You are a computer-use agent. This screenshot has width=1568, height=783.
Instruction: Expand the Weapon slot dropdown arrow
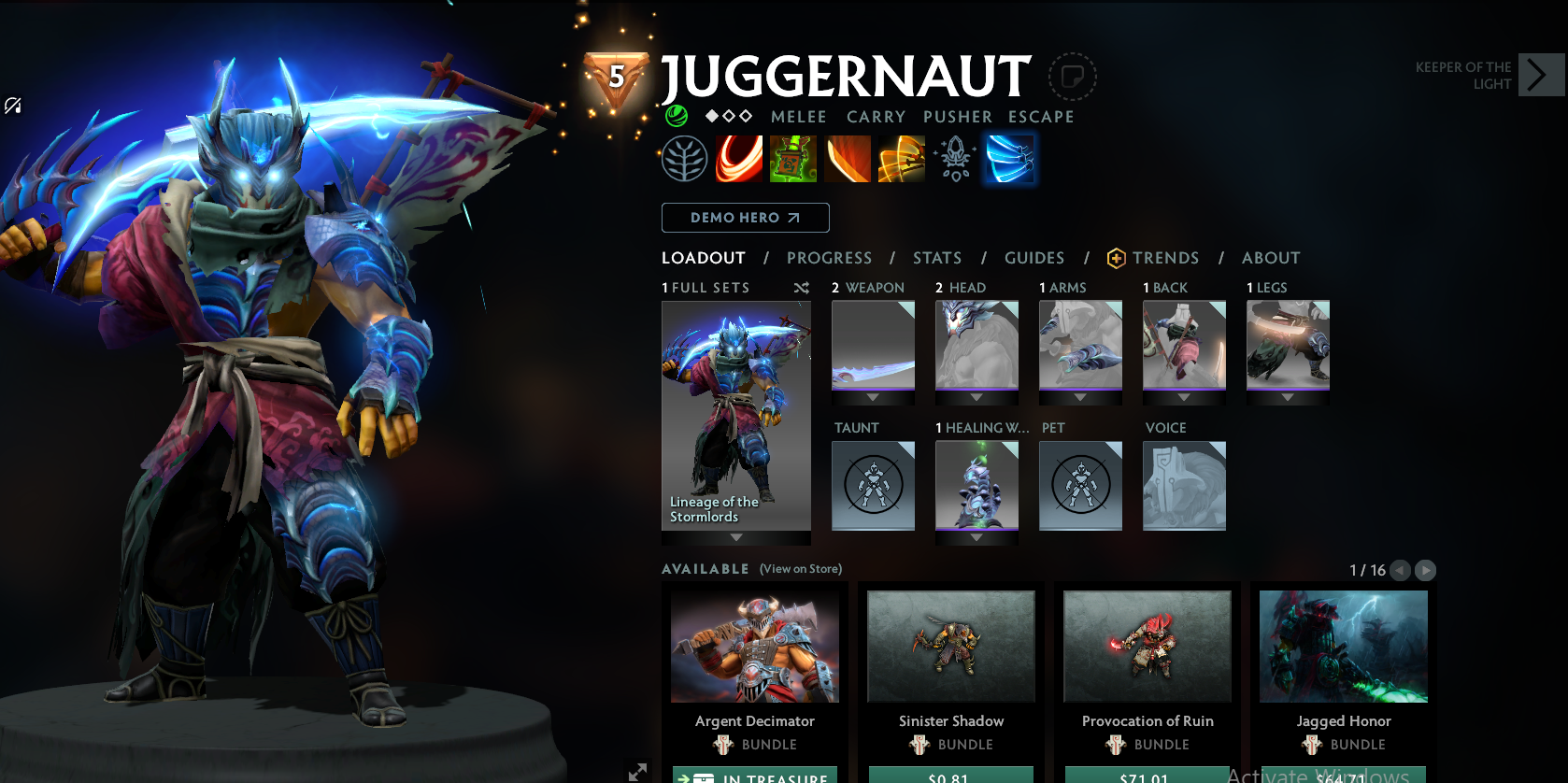coord(873,396)
